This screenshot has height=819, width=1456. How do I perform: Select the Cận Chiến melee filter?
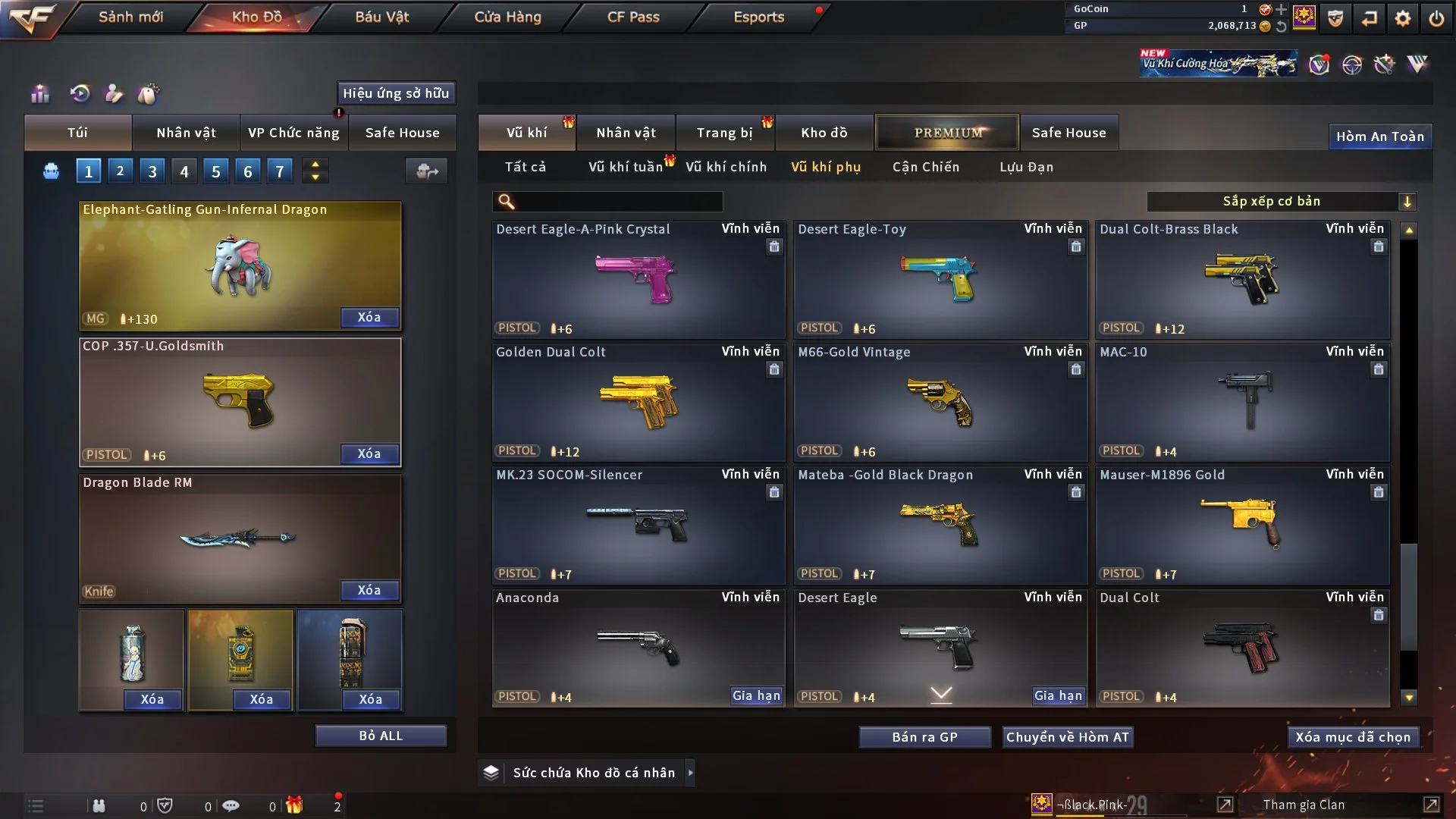pyautogui.click(x=925, y=167)
